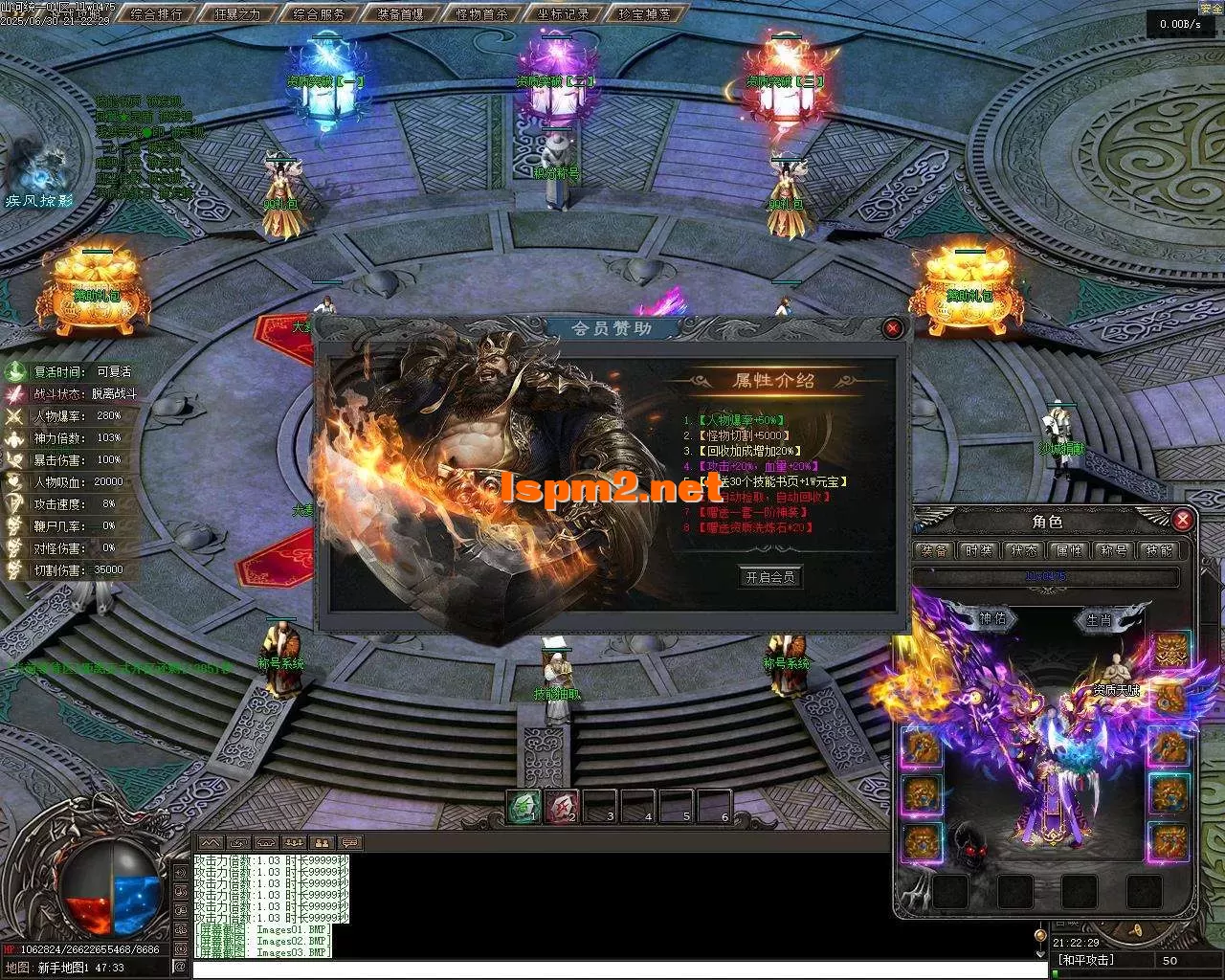Switch to the 状态 status tab

1024,550
